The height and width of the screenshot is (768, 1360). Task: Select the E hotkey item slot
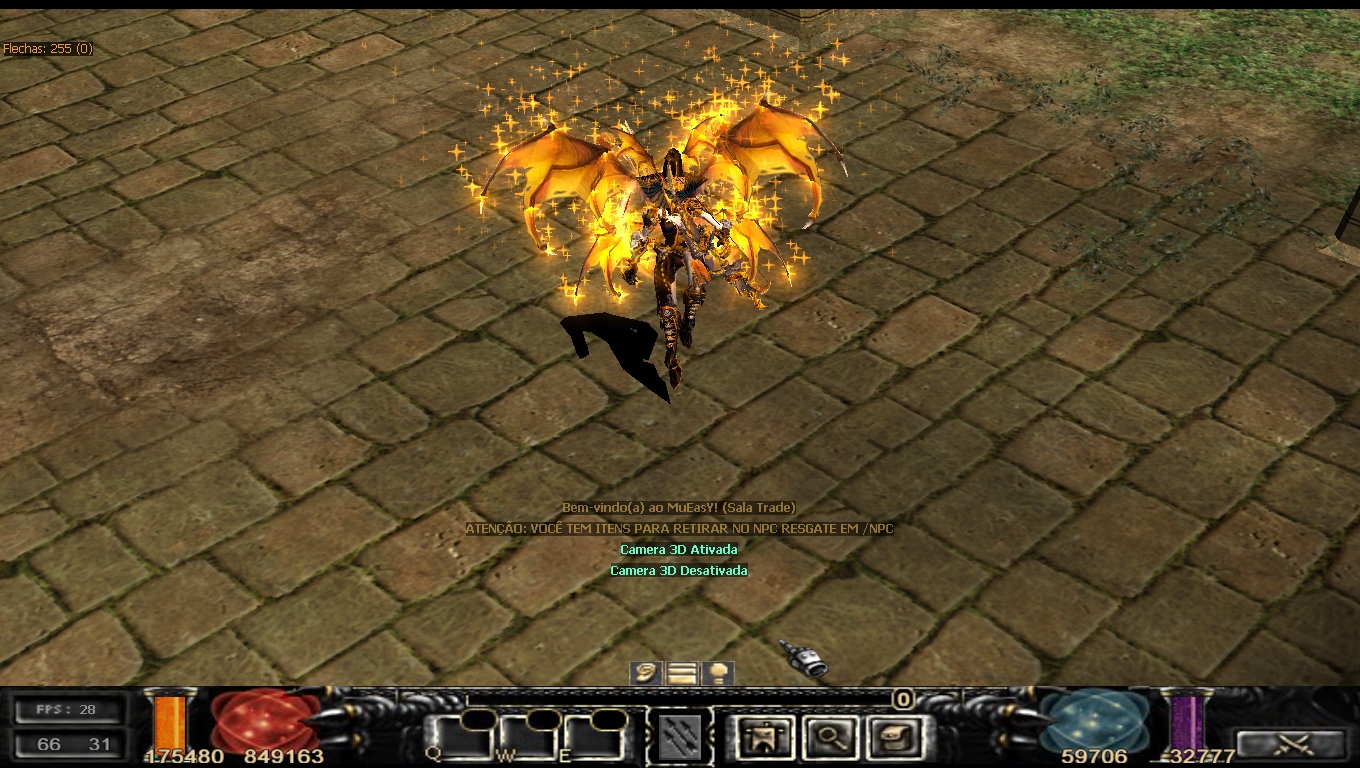pos(594,739)
